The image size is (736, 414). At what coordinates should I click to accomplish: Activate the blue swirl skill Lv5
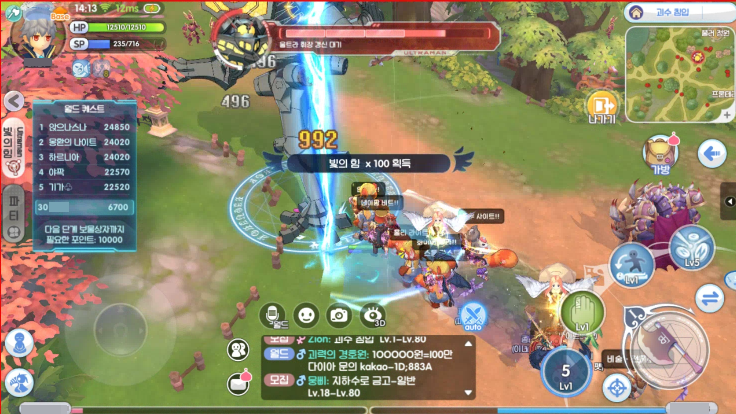(x=691, y=248)
